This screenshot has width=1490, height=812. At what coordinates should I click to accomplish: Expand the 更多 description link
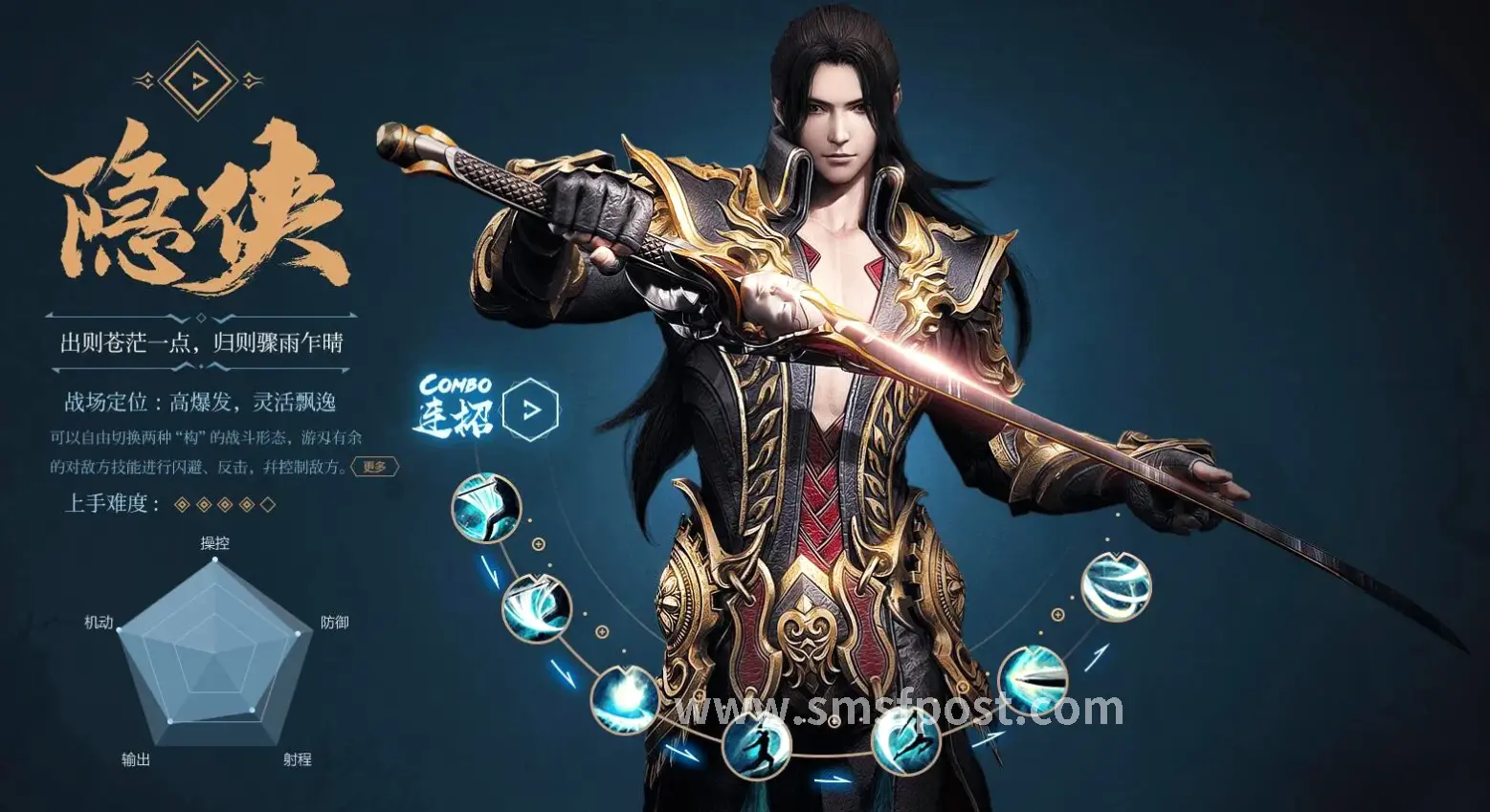(374, 467)
